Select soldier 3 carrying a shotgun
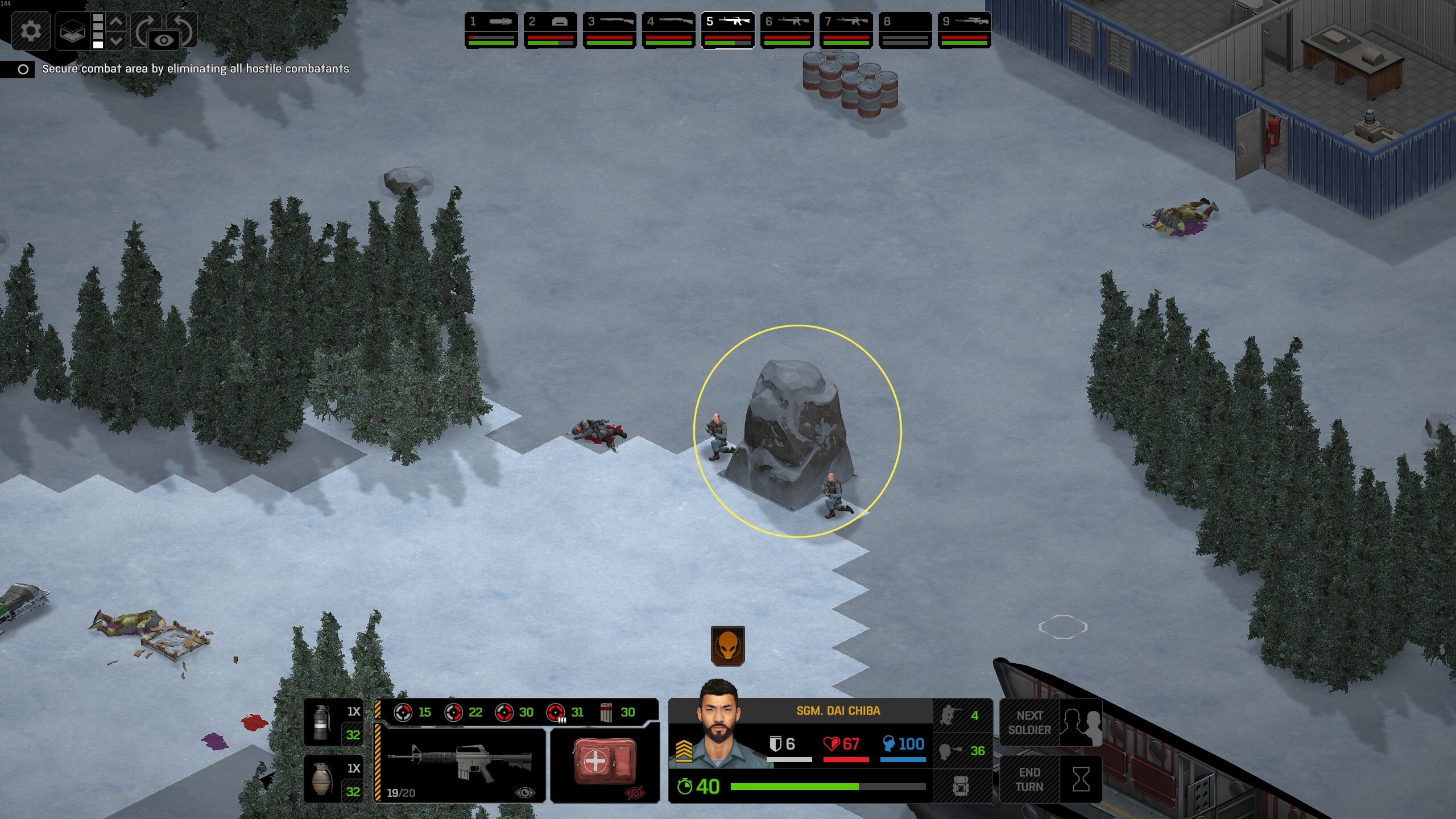 (609, 30)
